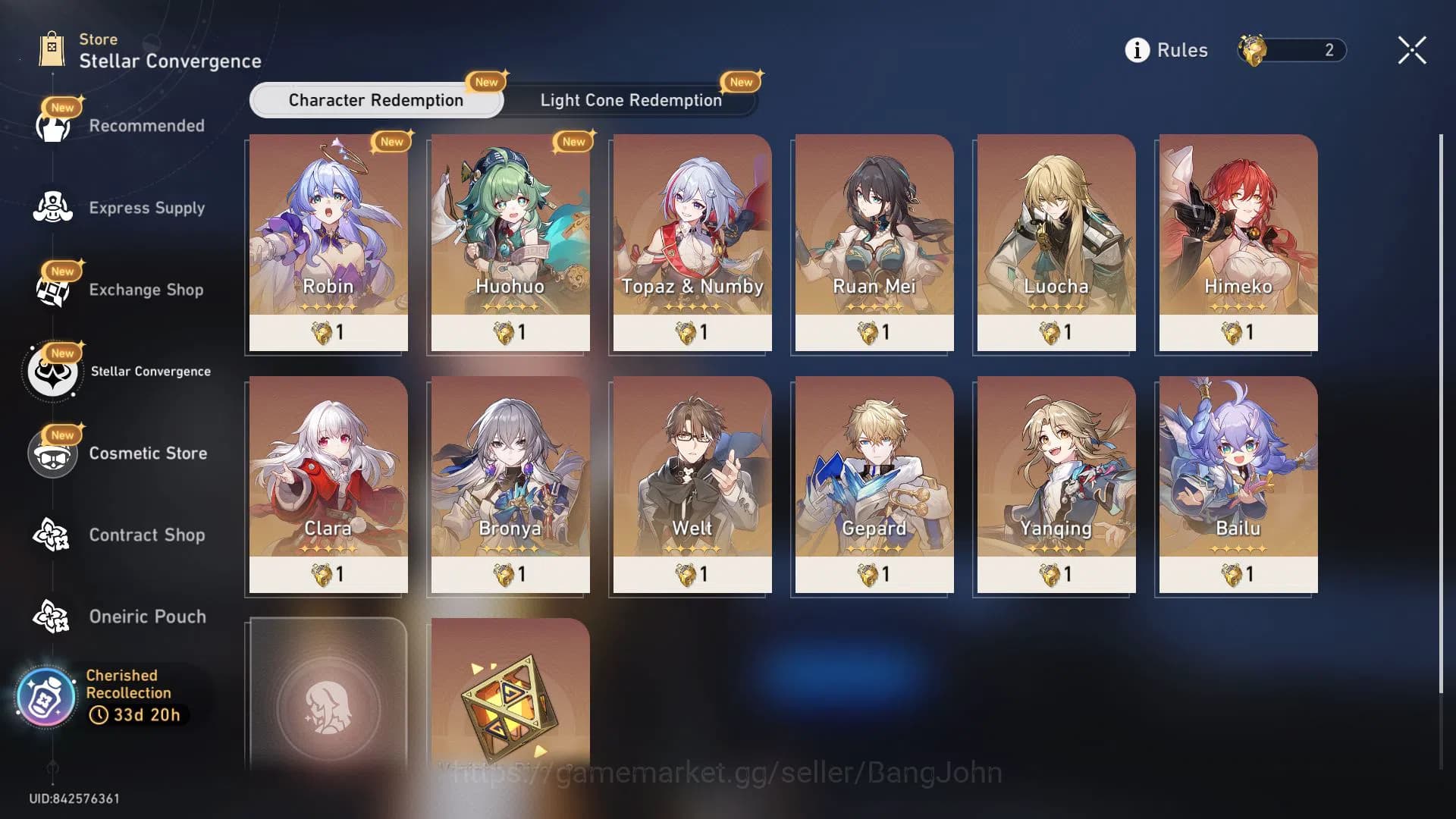Select the Contract Shop icon
This screenshot has height=819, width=1456.
(x=52, y=535)
